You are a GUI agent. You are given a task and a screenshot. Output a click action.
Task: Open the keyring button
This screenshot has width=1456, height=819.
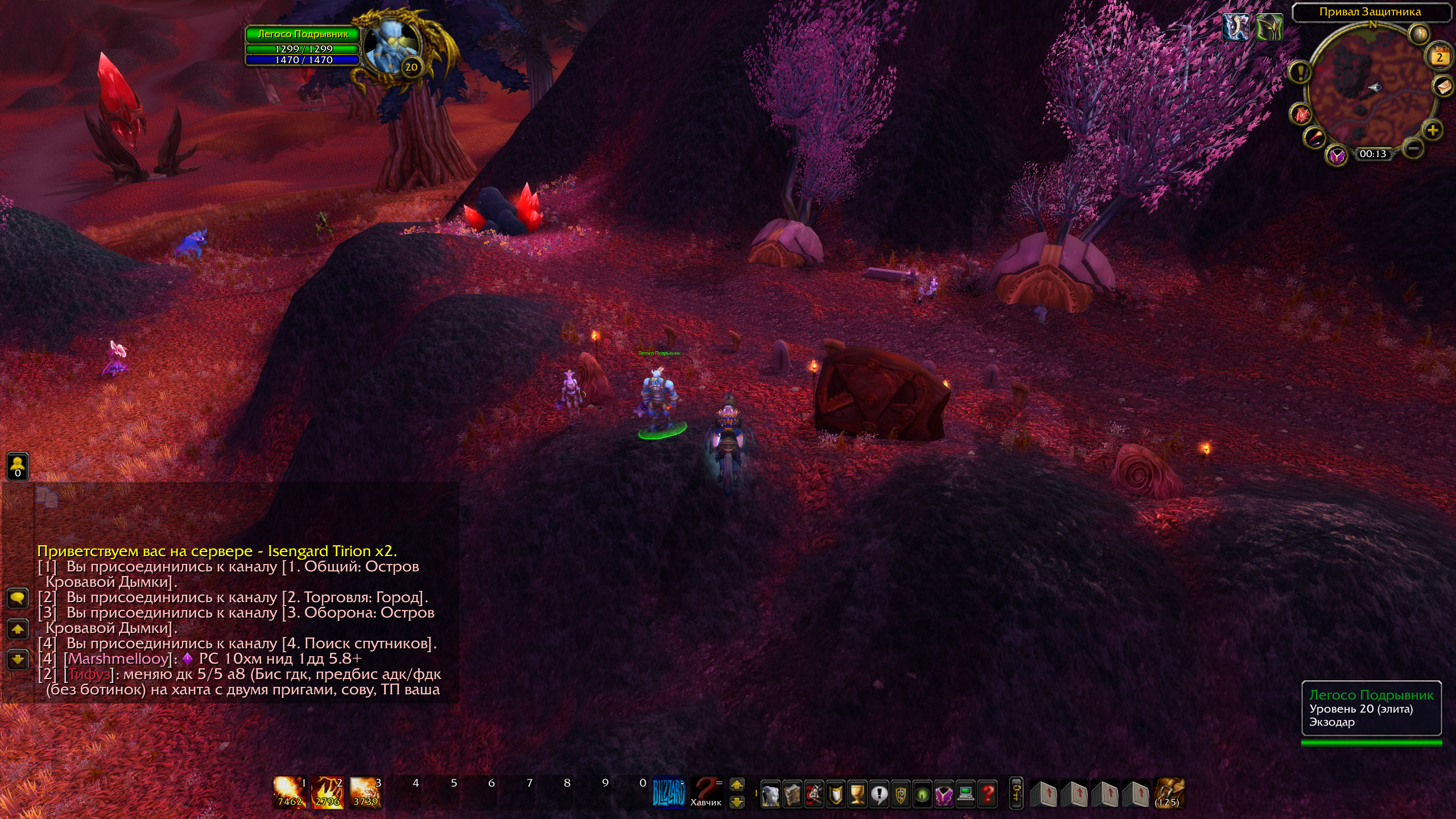click(1016, 793)
